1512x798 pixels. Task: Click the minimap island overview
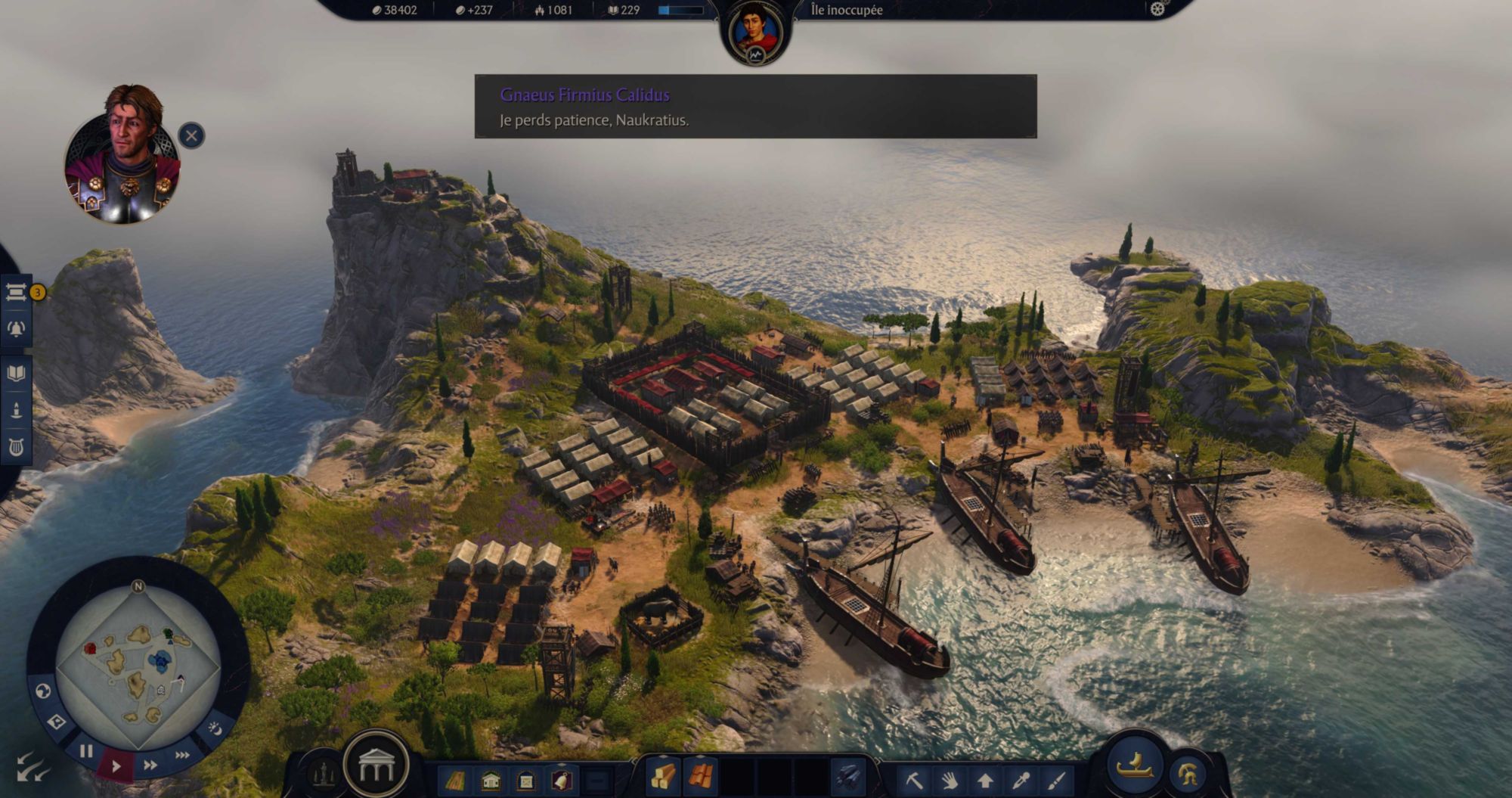138,666
